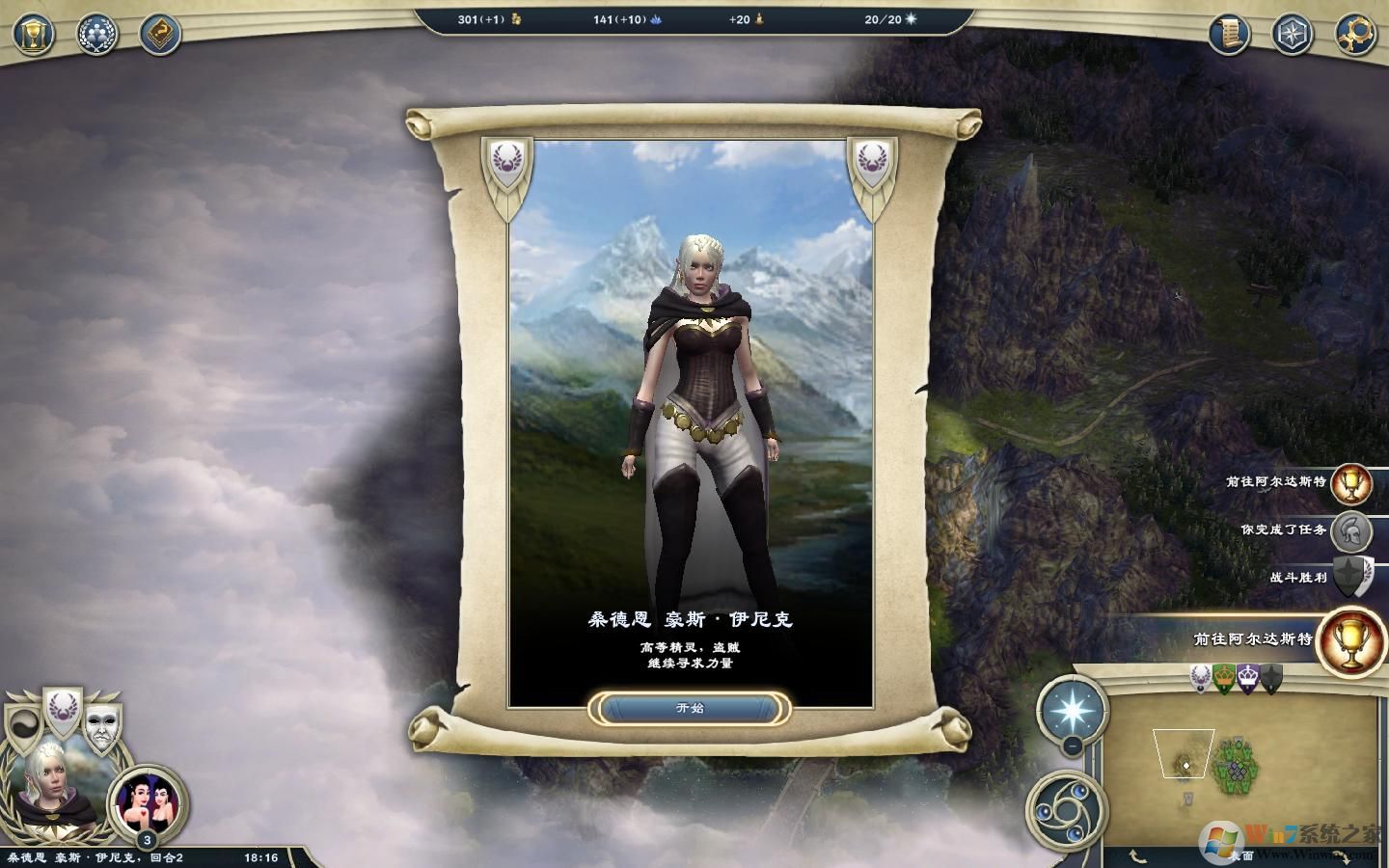Viewport: 1389px width, 868px height.
Task: Open the compass star icon
Action: tap(1293, 36)
